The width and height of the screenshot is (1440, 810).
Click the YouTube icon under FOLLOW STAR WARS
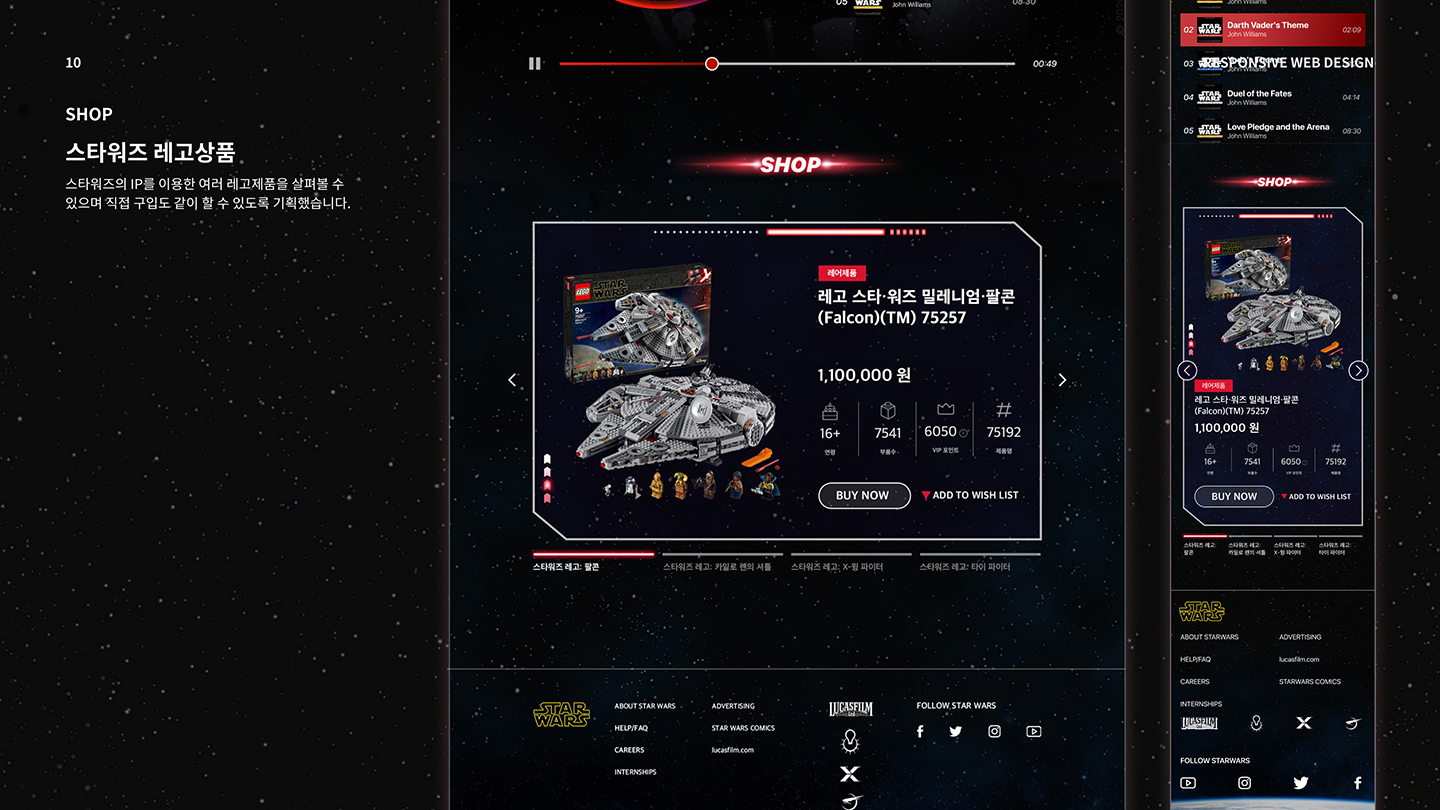(x=1034, y=731)
